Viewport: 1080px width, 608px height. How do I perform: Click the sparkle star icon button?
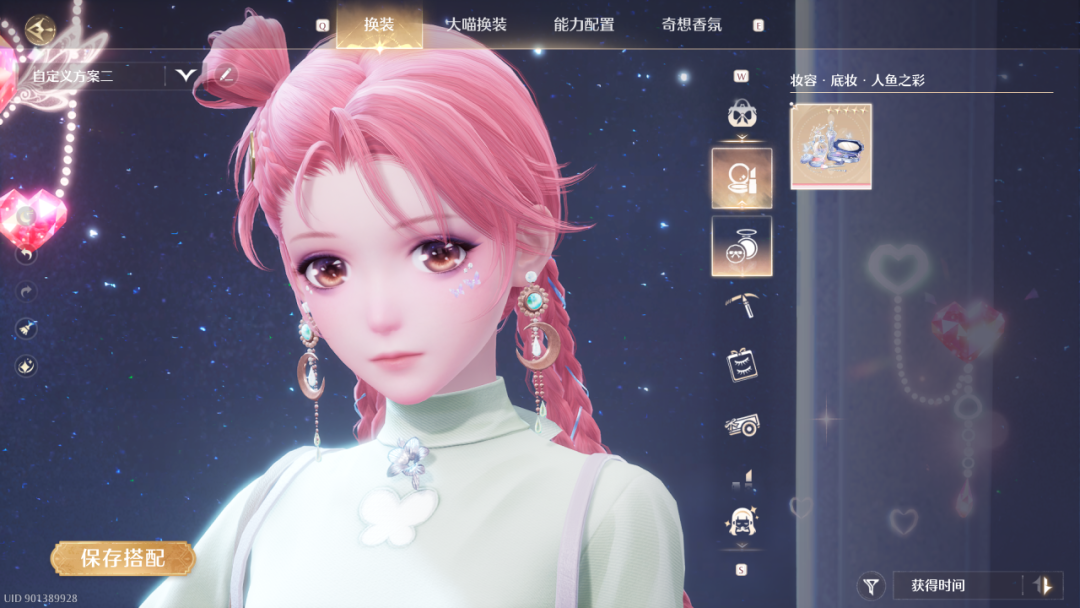coord(26,366)
